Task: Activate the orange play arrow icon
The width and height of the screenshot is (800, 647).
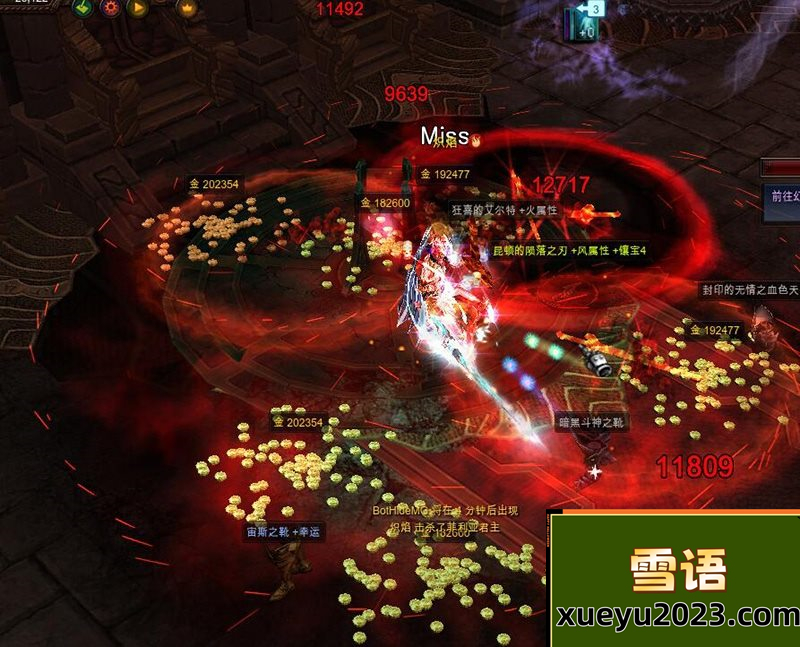Action: point(139,8)
